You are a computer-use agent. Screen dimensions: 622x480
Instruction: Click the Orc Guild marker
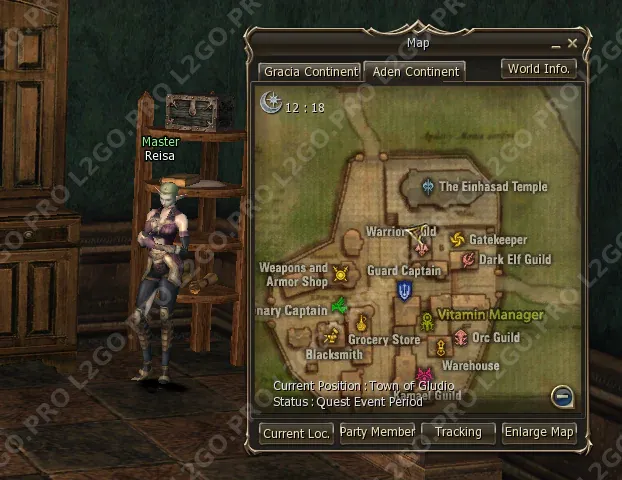tap(460, 338)
